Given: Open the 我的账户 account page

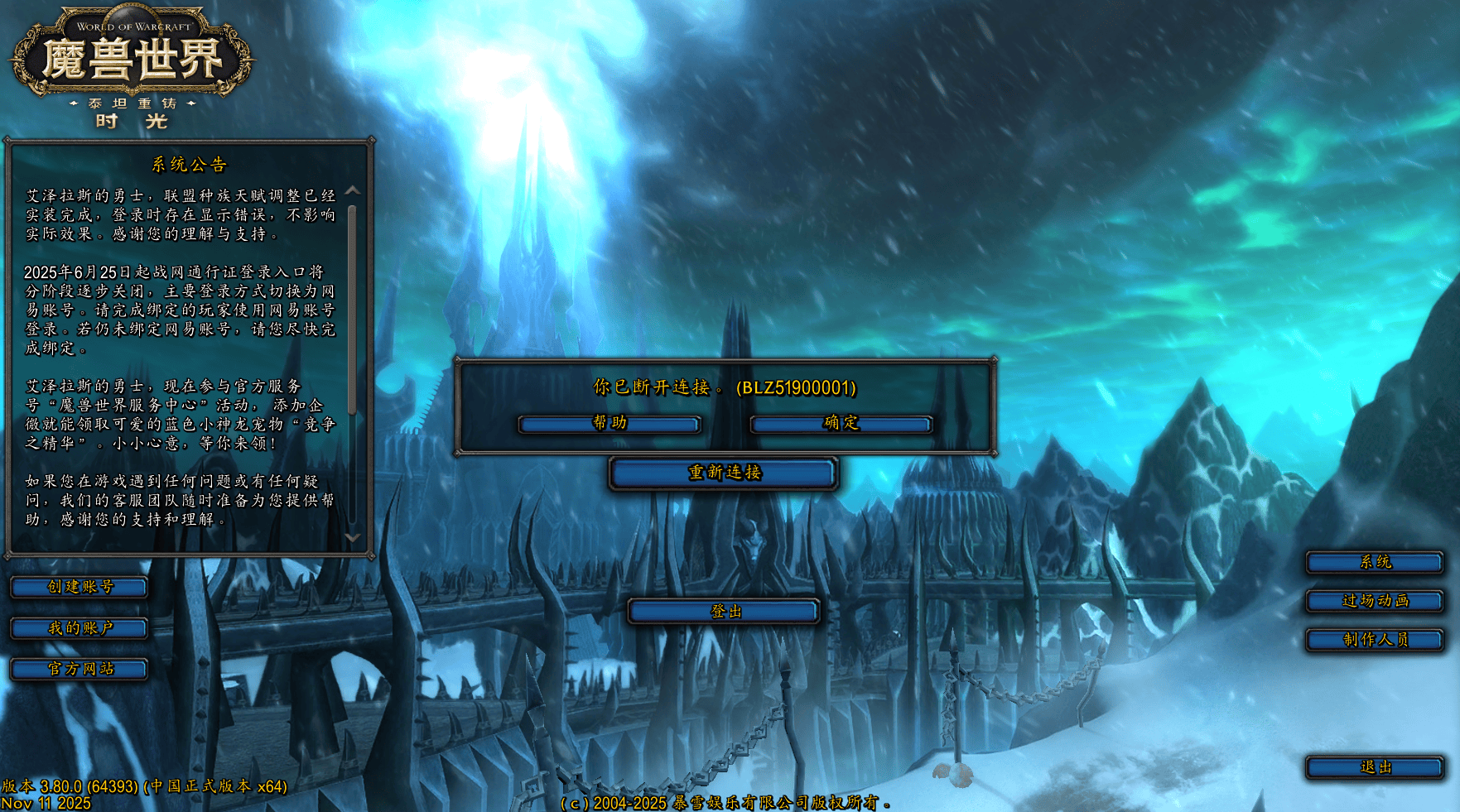Looking at the screenshot, I should click(x=80, y=628).
